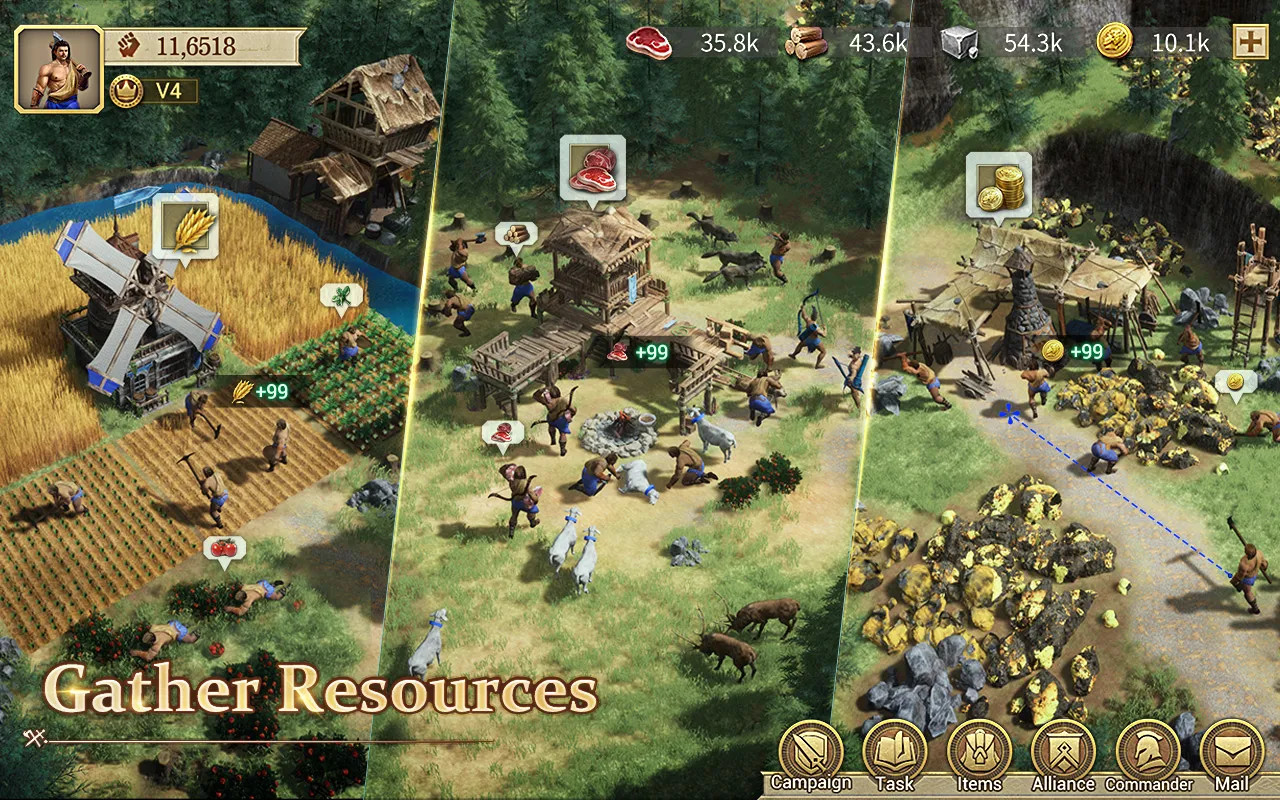The width and height of the screenshot is (1280, 800).
Task: Tap the small gold coin bubble by the miner
Action: point(1235,383)
